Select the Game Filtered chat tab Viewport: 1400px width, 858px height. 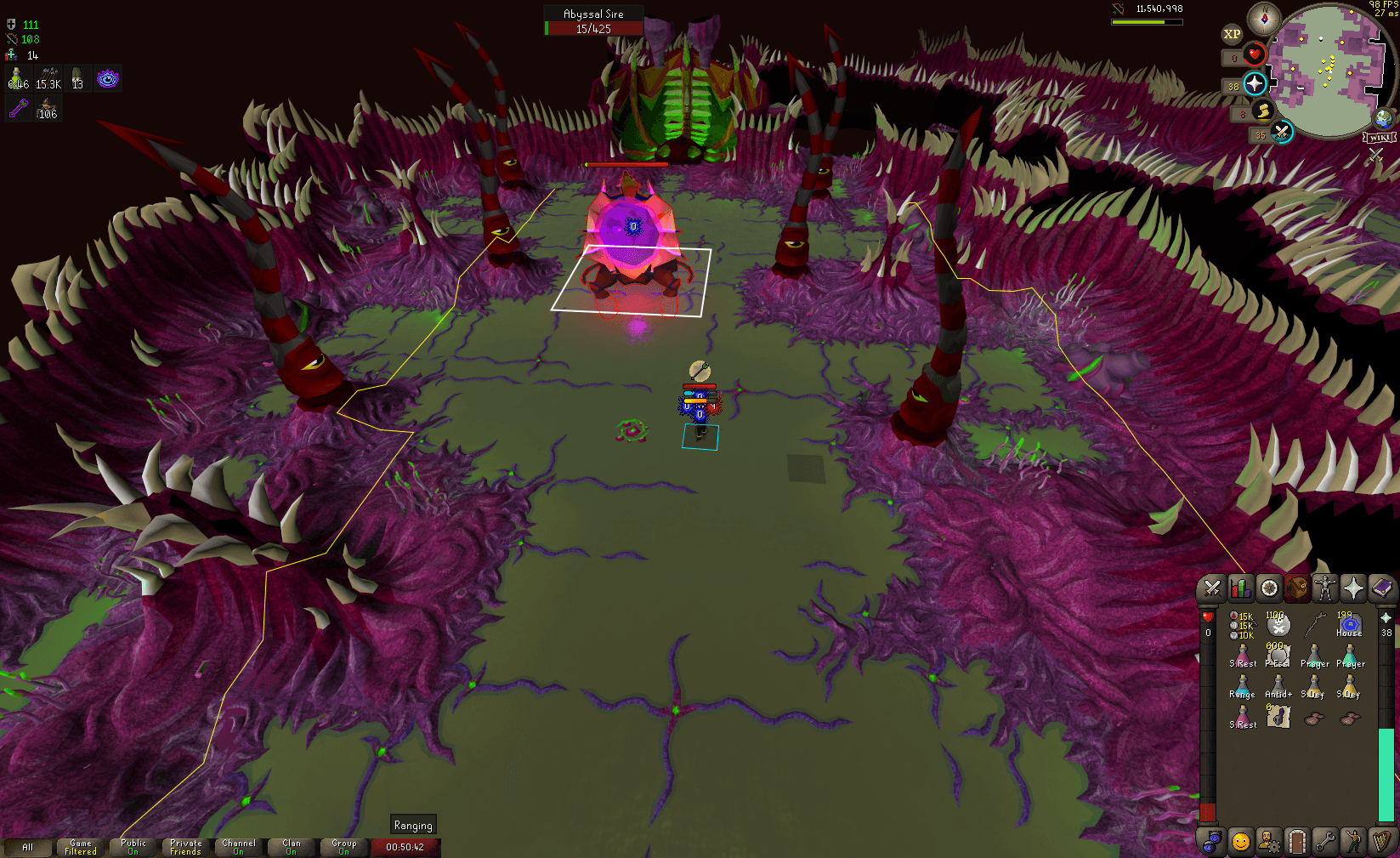pyautogui.click(x=80, y=847)
